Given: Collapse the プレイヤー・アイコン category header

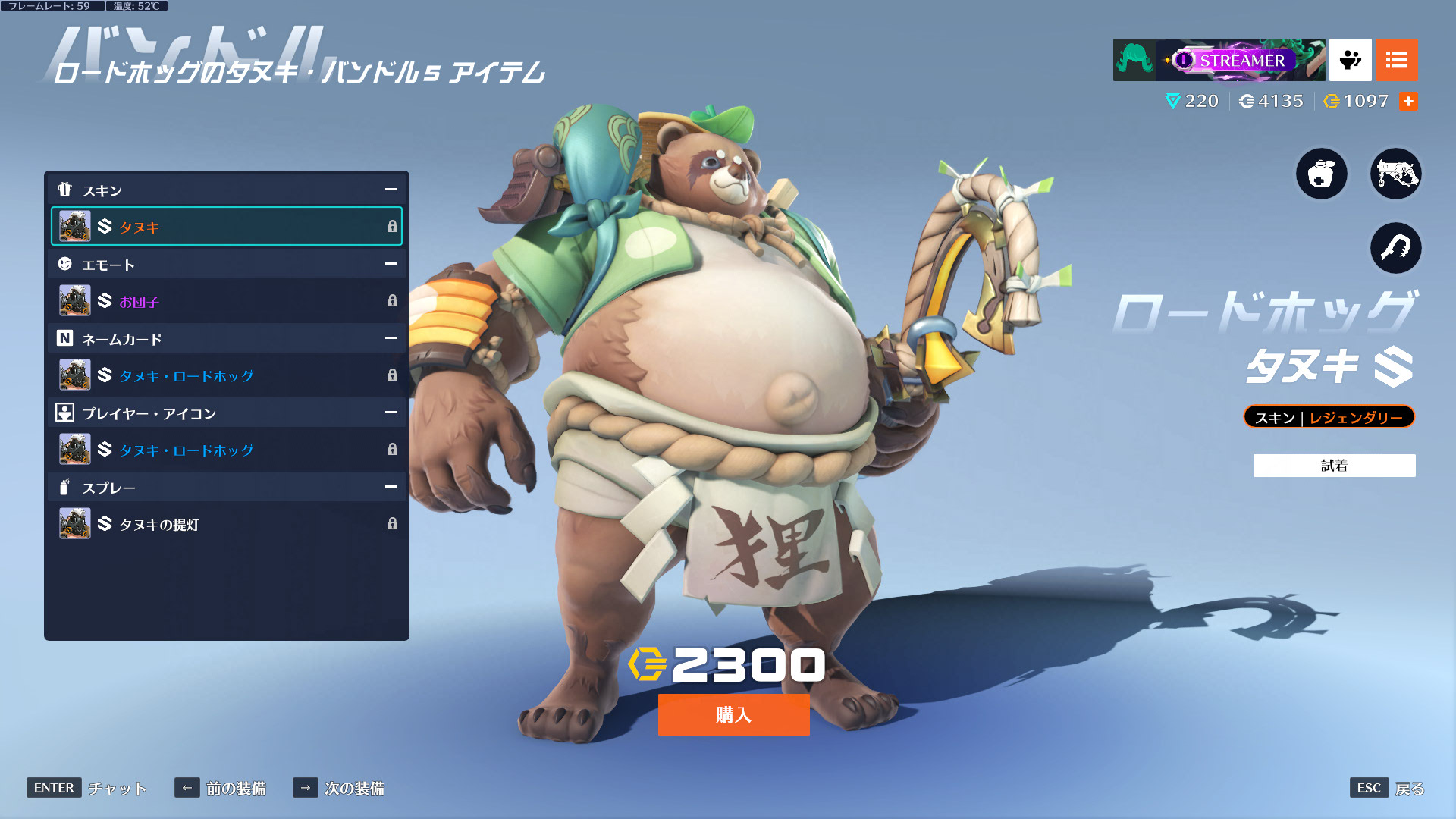Looking at the screenshot, I should coord(391,413).
